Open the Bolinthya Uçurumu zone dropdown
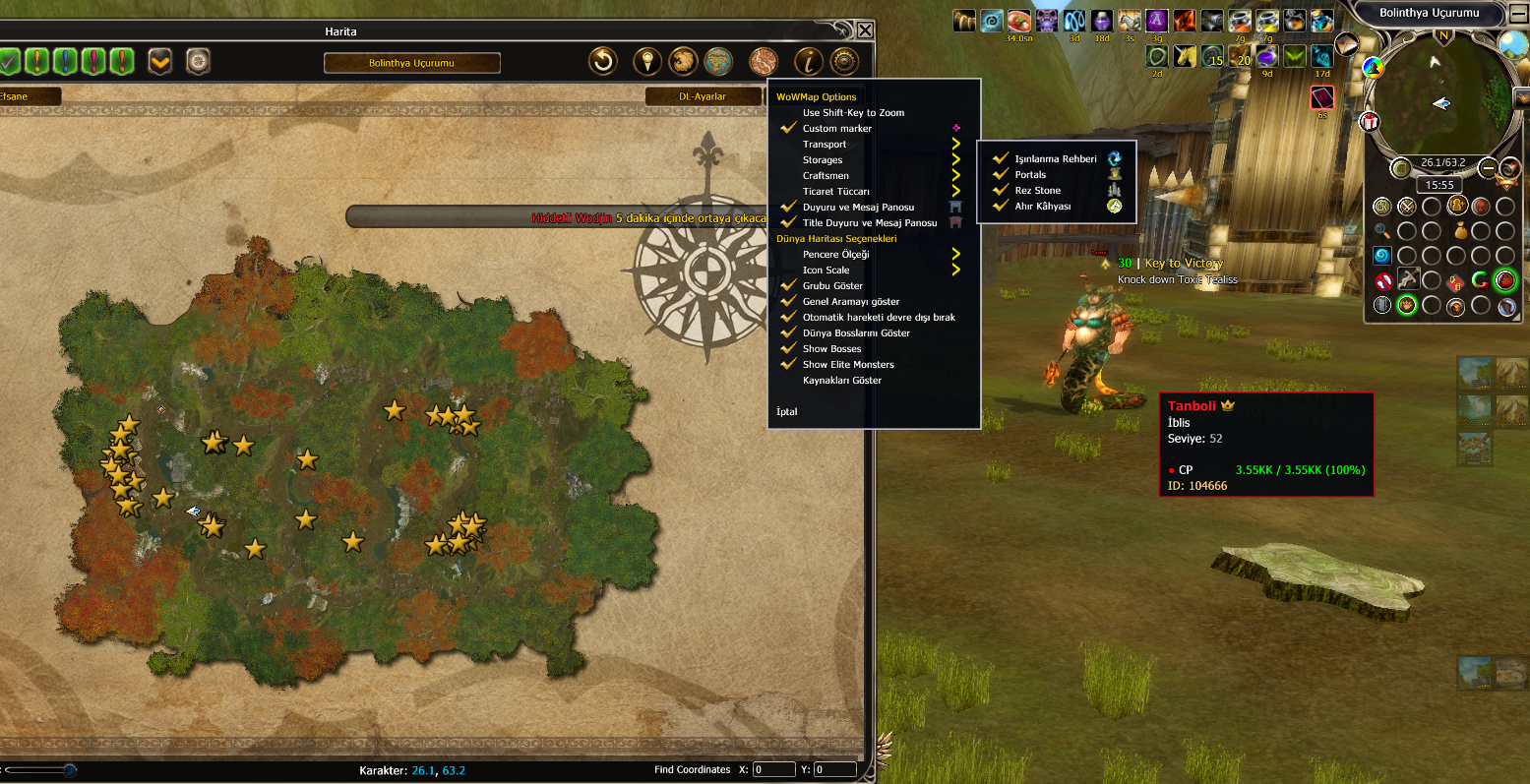 pos(411,63)
